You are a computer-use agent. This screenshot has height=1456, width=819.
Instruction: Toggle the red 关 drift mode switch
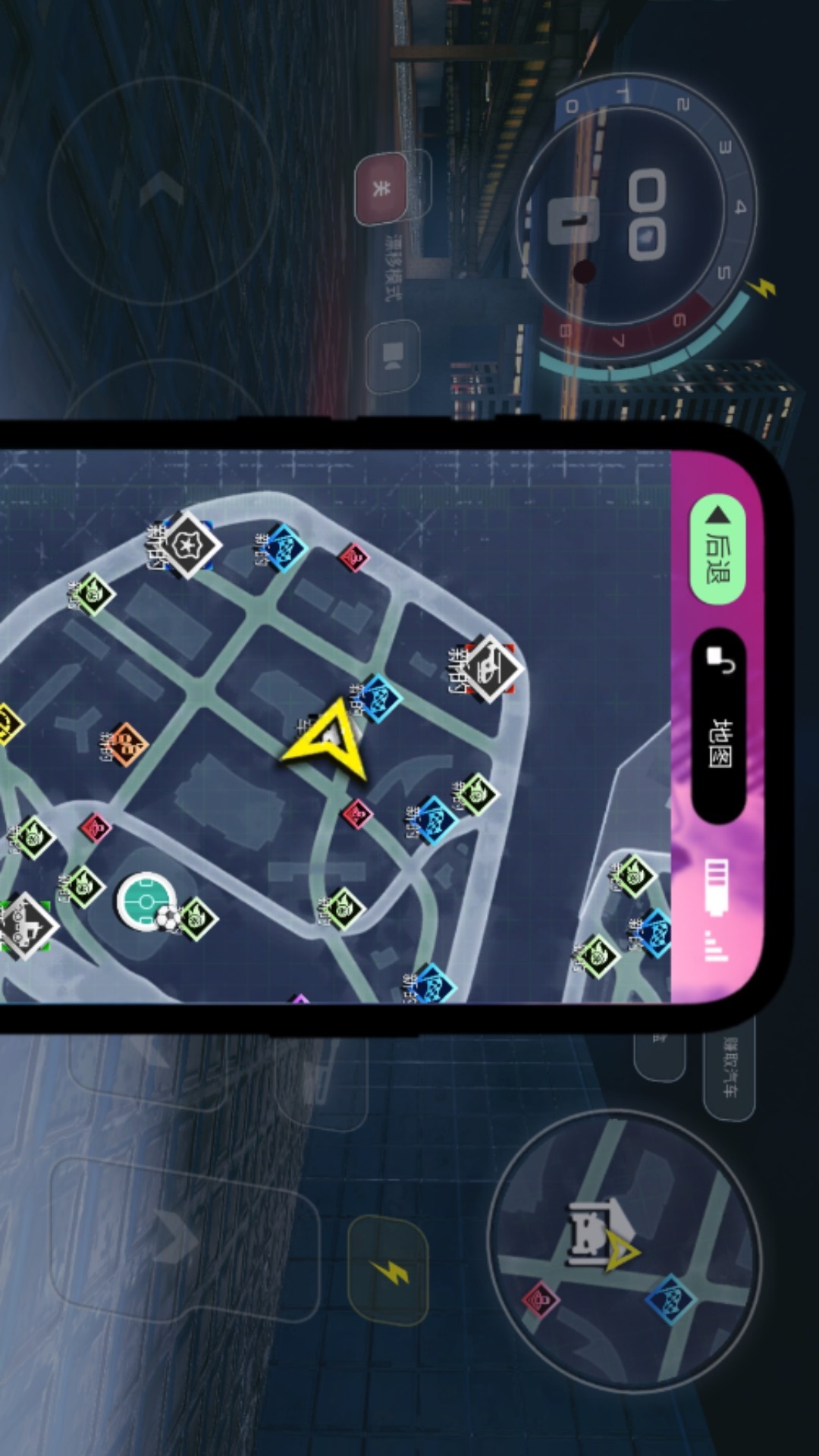[x=381, y=190]
